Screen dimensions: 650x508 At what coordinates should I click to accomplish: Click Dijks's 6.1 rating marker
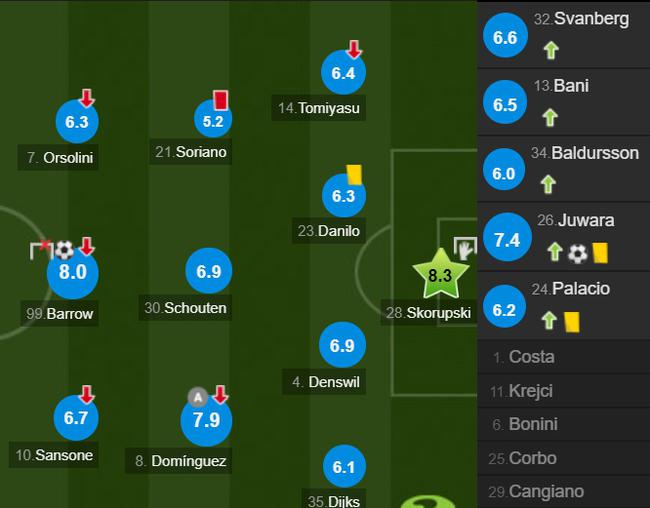point(343,466)
